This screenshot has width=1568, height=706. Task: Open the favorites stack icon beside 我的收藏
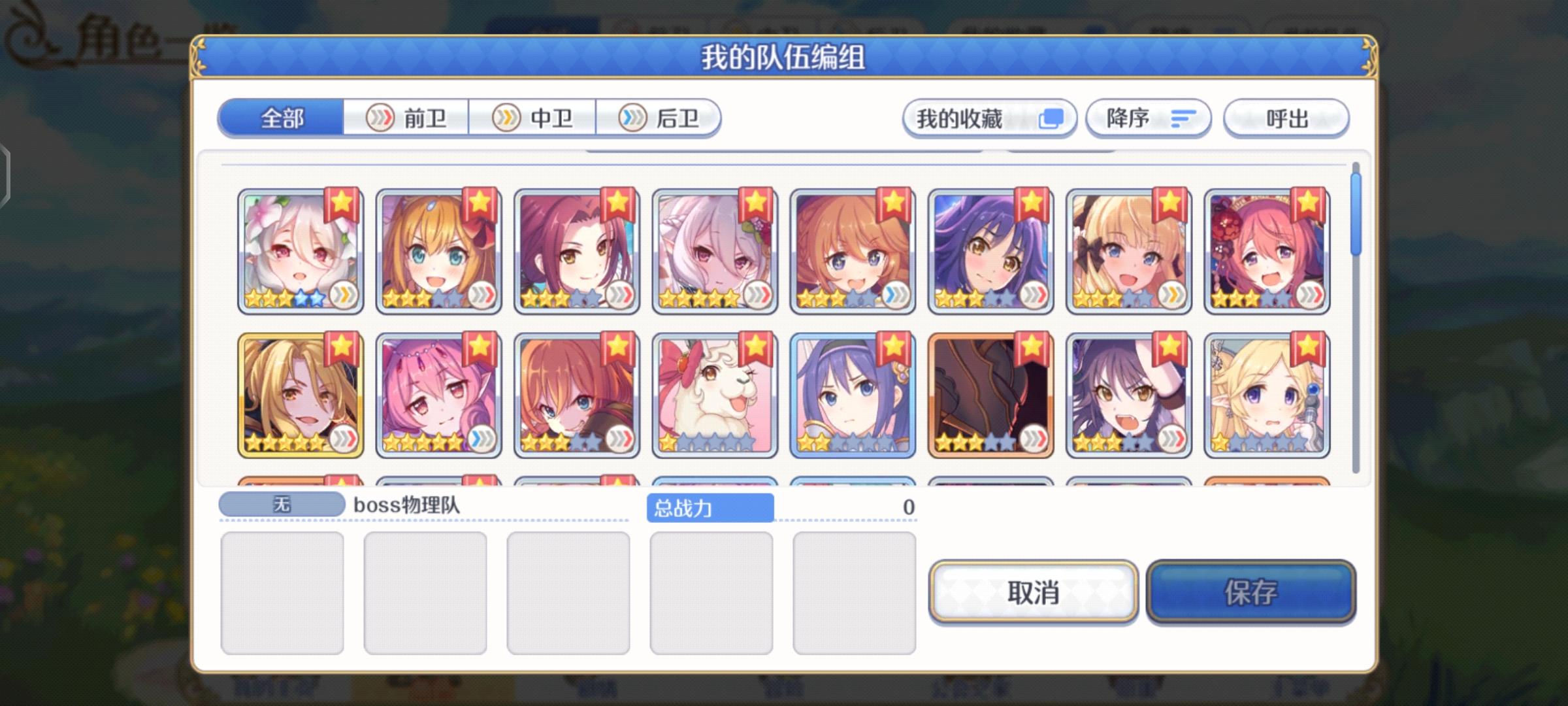tap(1053, 118)
